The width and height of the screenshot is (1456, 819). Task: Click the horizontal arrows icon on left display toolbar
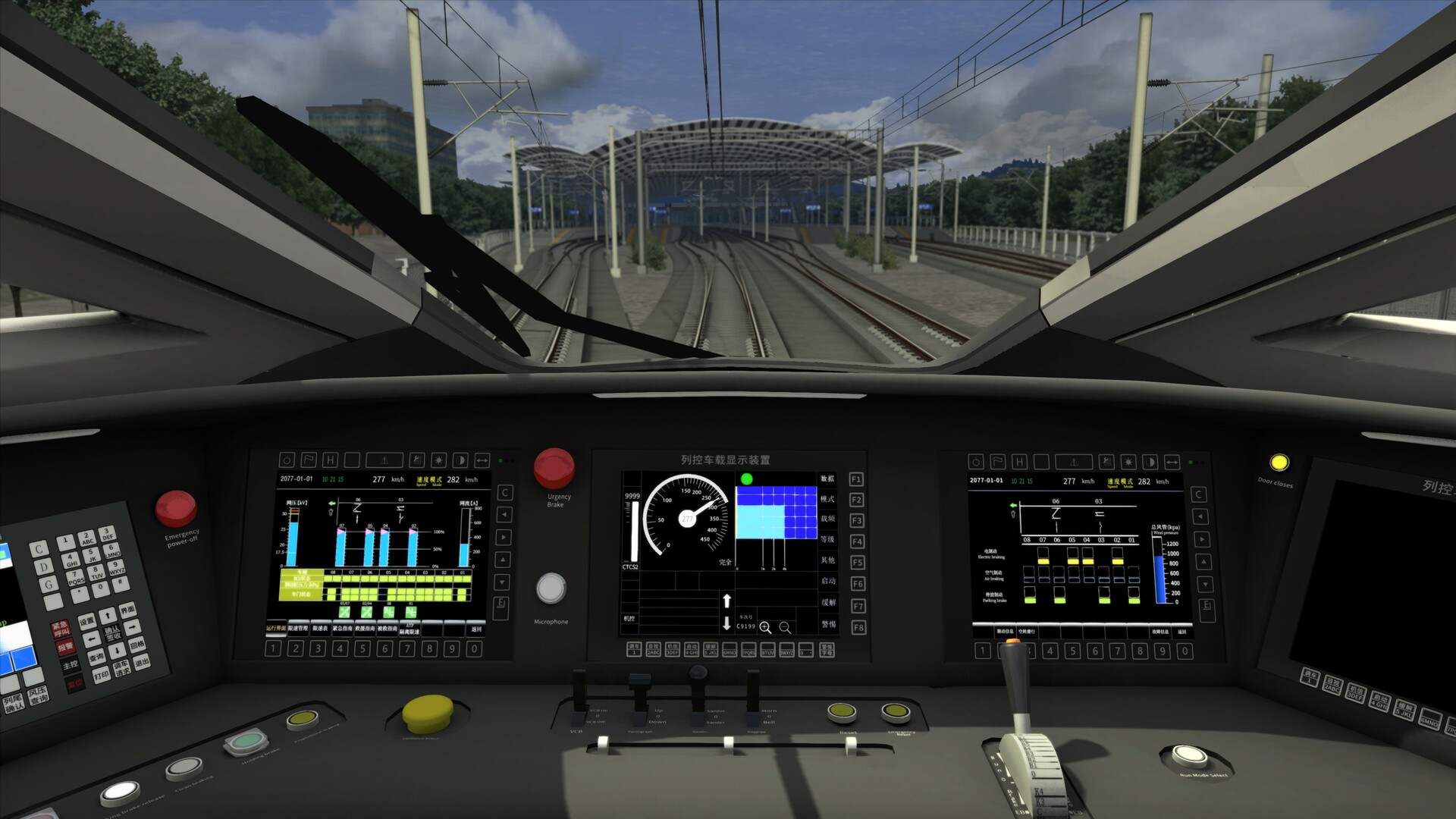[x=482, y=460]
